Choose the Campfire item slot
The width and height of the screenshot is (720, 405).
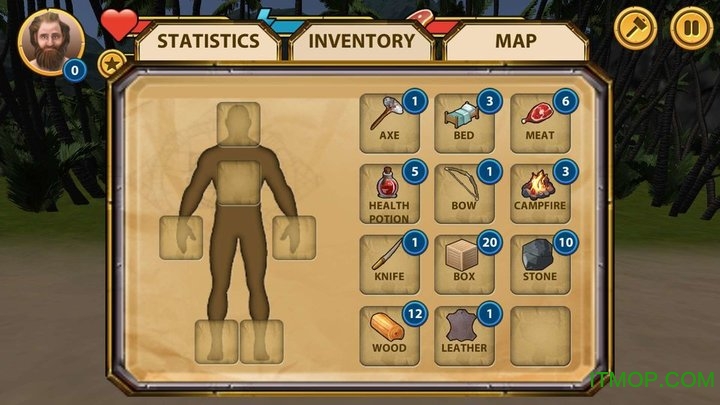click(541, 193)
